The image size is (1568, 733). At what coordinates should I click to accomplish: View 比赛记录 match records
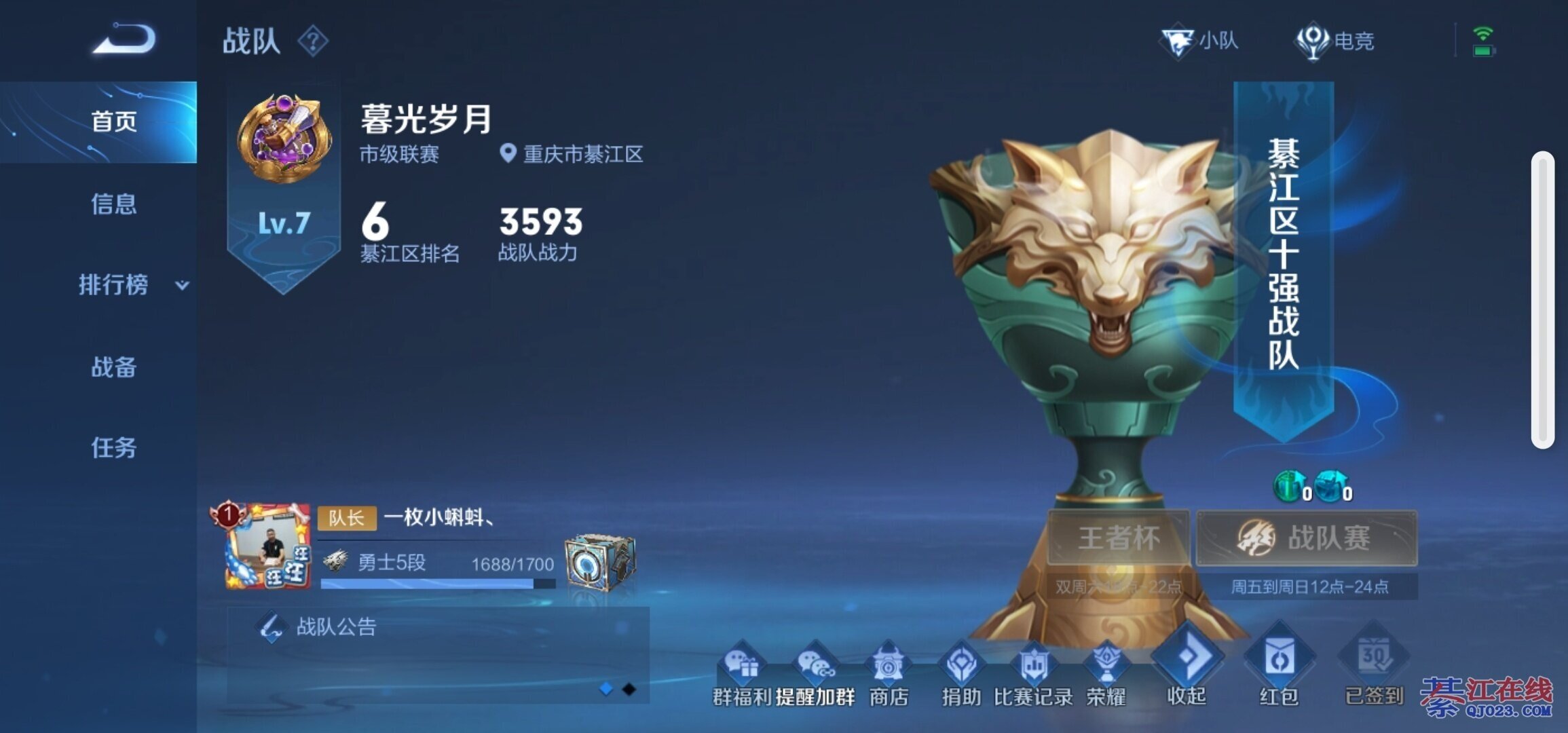tap(1033, 672)
